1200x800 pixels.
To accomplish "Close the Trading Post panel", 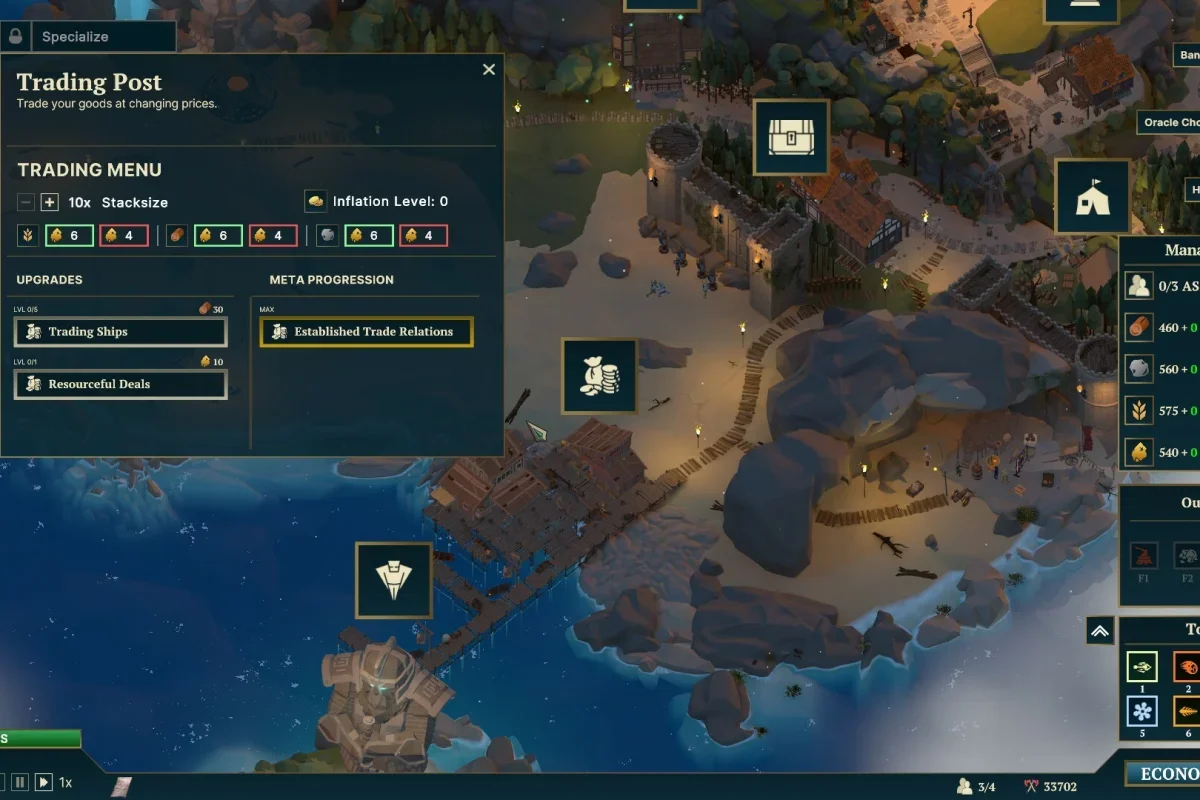I will point(489,70).
